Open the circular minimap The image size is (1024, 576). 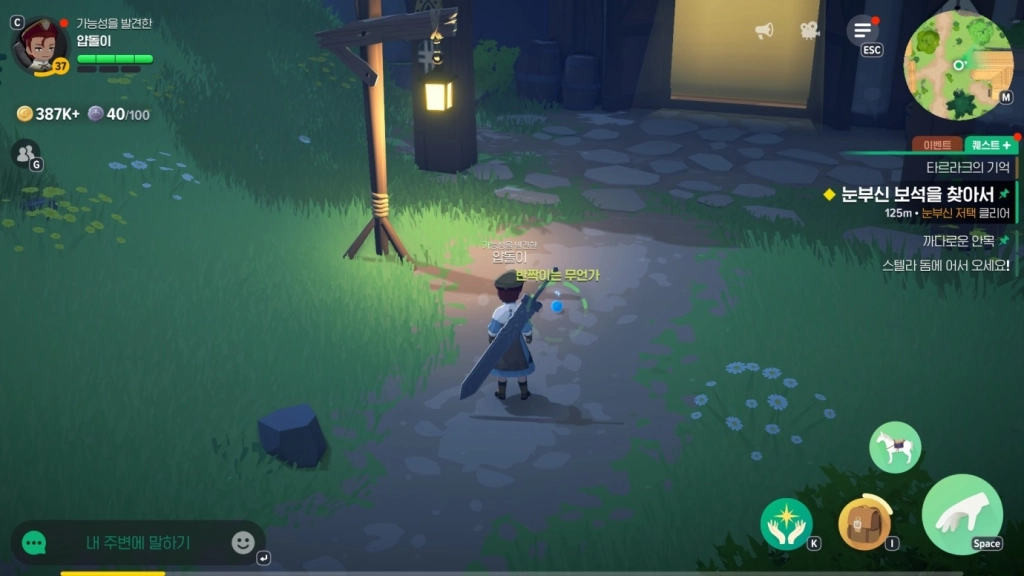tap(957, 62)
